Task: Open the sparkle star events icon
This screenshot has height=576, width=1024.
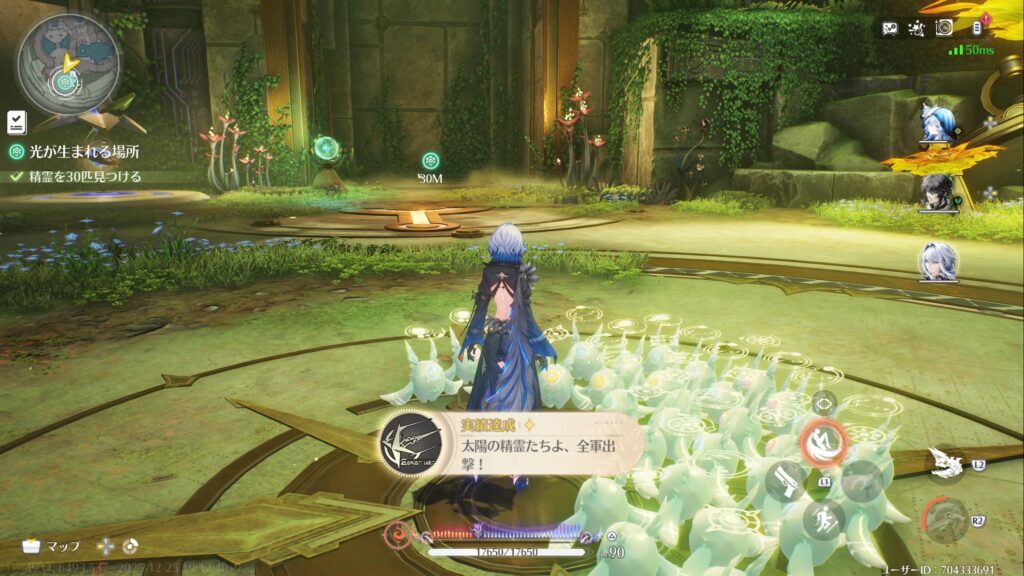Action: coord(916,28)
